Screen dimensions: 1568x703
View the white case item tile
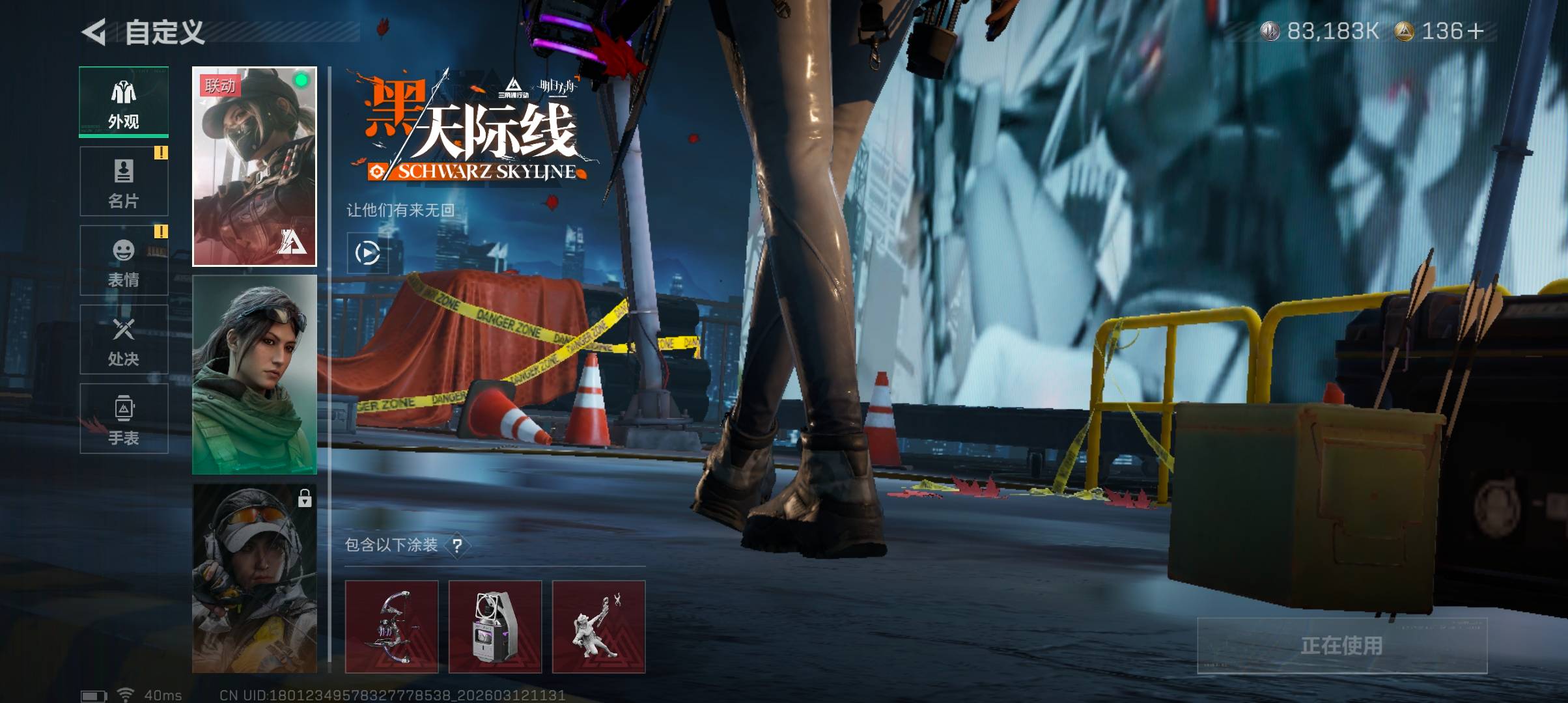[x=495, y=626]
